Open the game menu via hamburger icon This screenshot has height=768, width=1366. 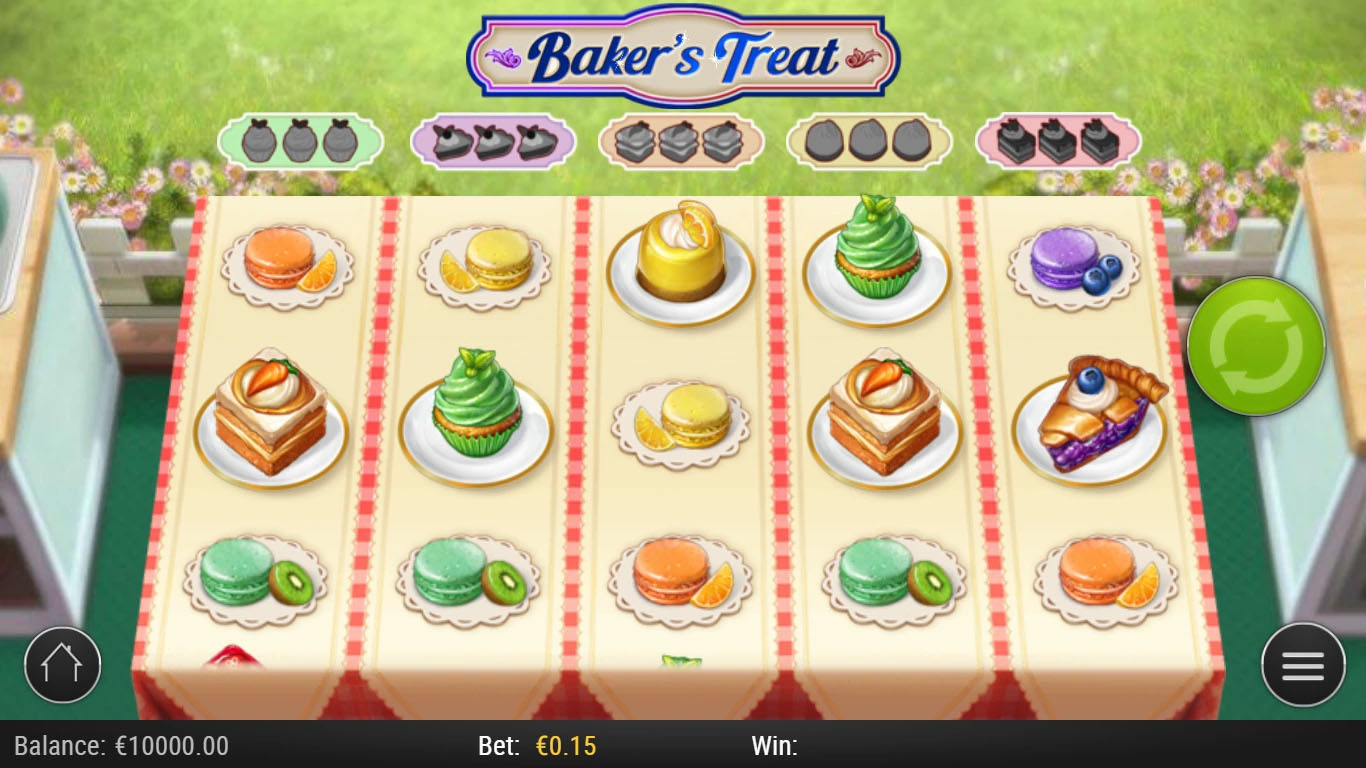[x=1303, y=664]
